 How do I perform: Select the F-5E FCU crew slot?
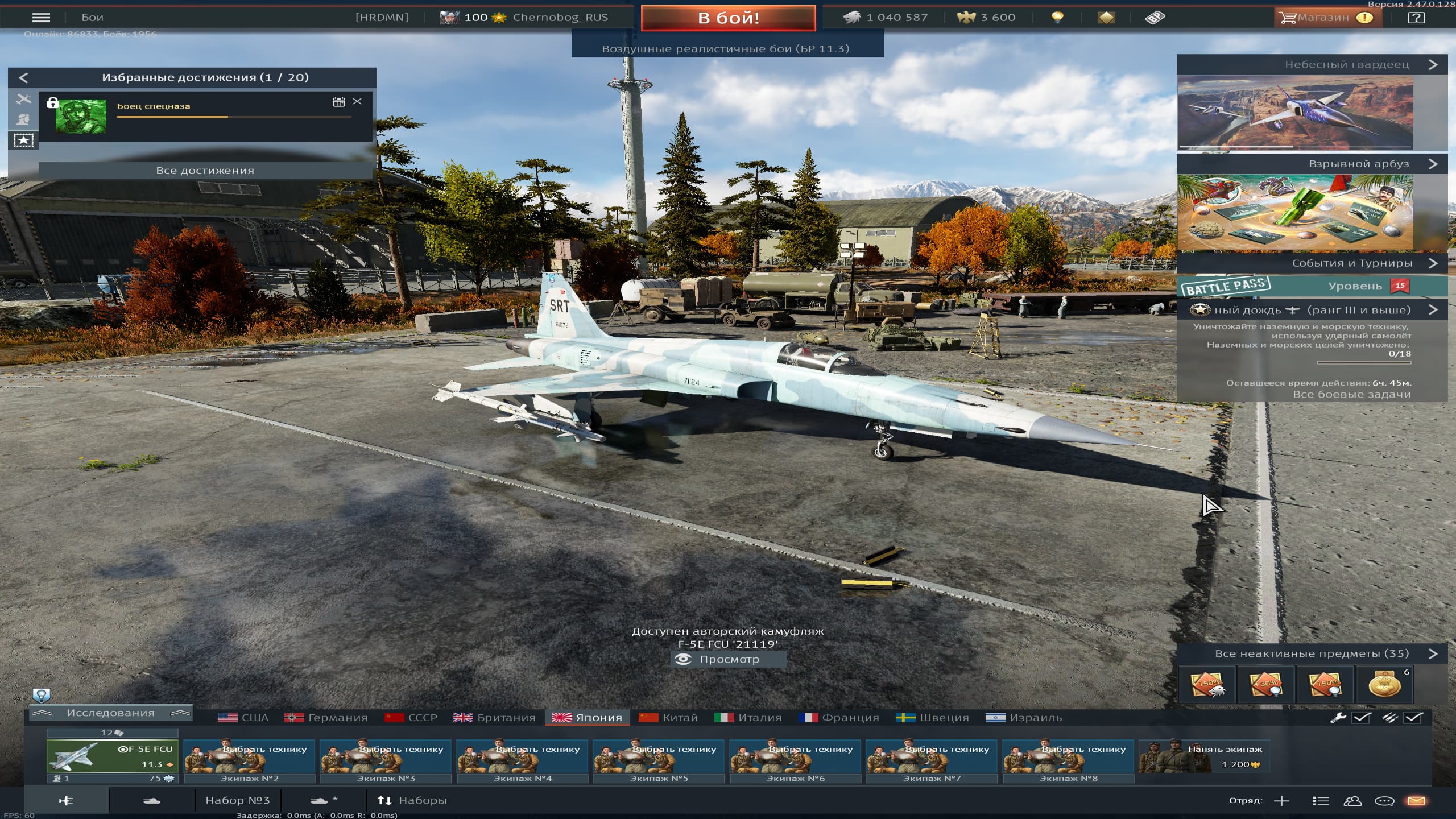(x=113, y=756)
